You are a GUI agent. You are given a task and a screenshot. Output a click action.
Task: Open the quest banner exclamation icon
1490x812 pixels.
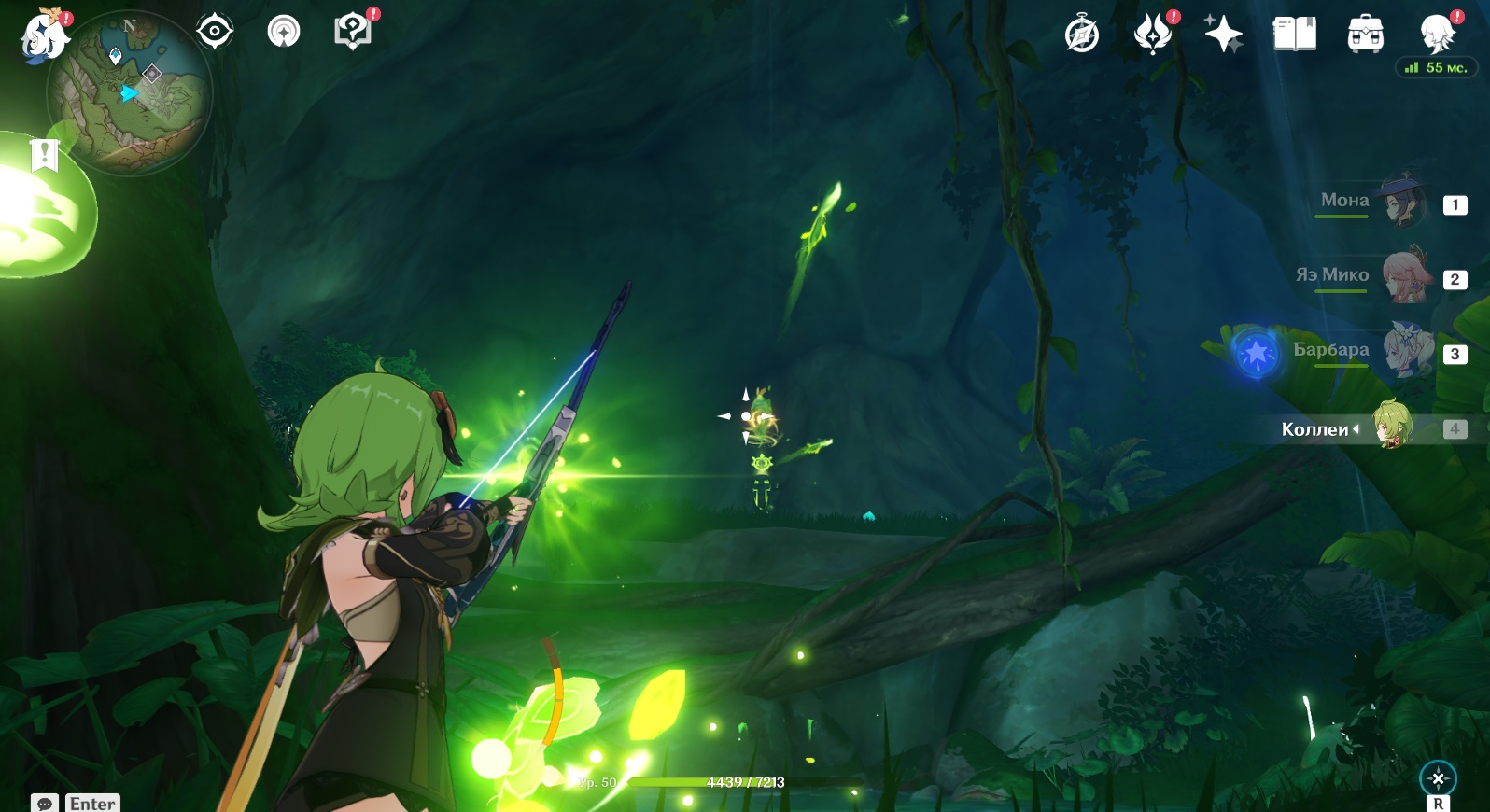(x=44, y=155)
